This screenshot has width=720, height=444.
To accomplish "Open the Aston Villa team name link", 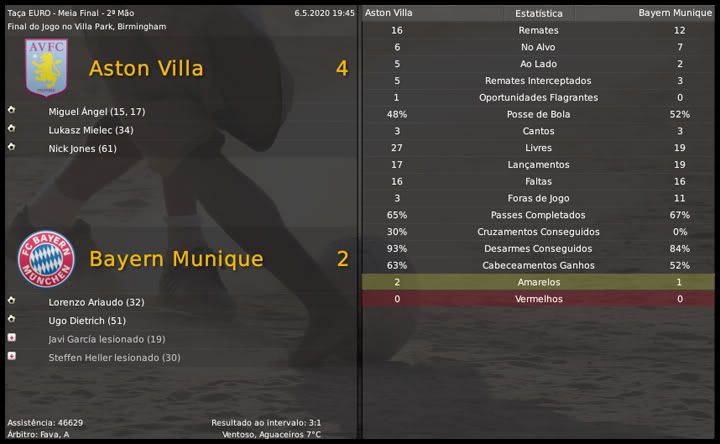I will point(146,68).
